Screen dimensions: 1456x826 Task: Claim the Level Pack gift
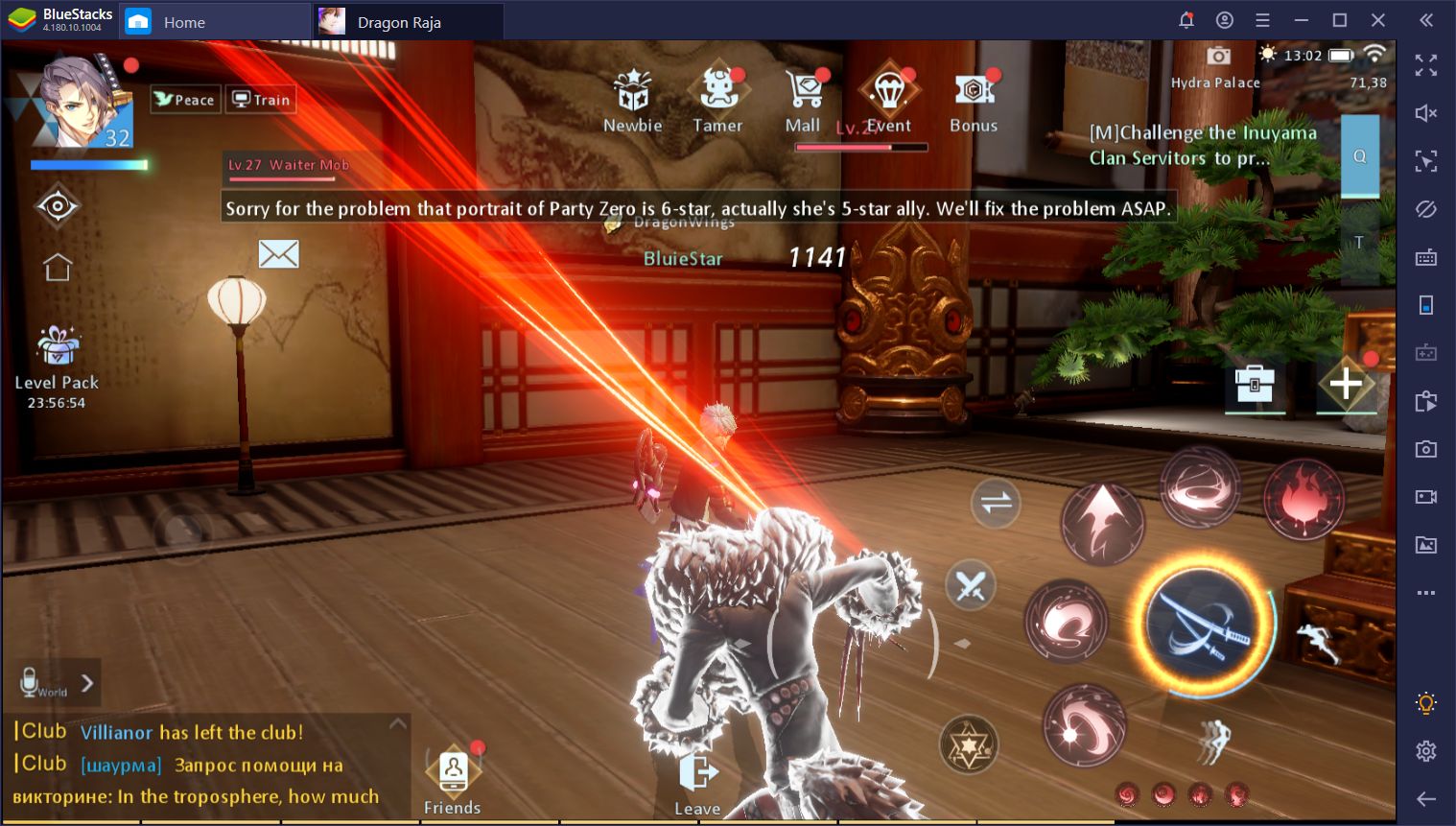pos(56,350)
